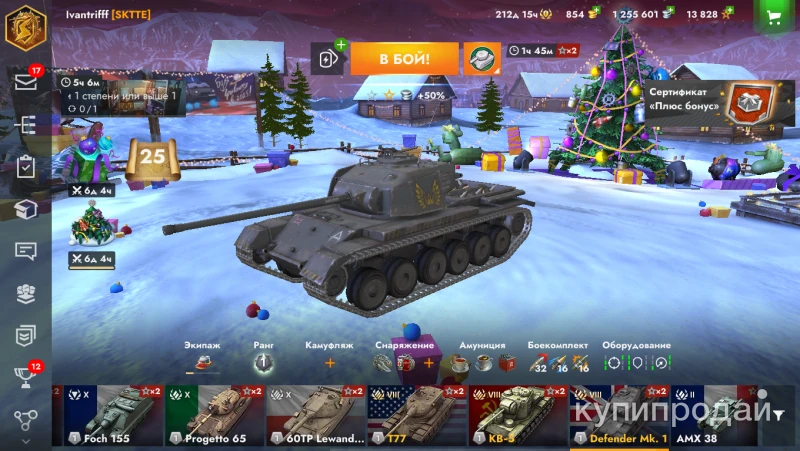Screen dimensions: 800x451
Task: Pick the КВ-5 tank from the carousel
Action: point(518,416)
